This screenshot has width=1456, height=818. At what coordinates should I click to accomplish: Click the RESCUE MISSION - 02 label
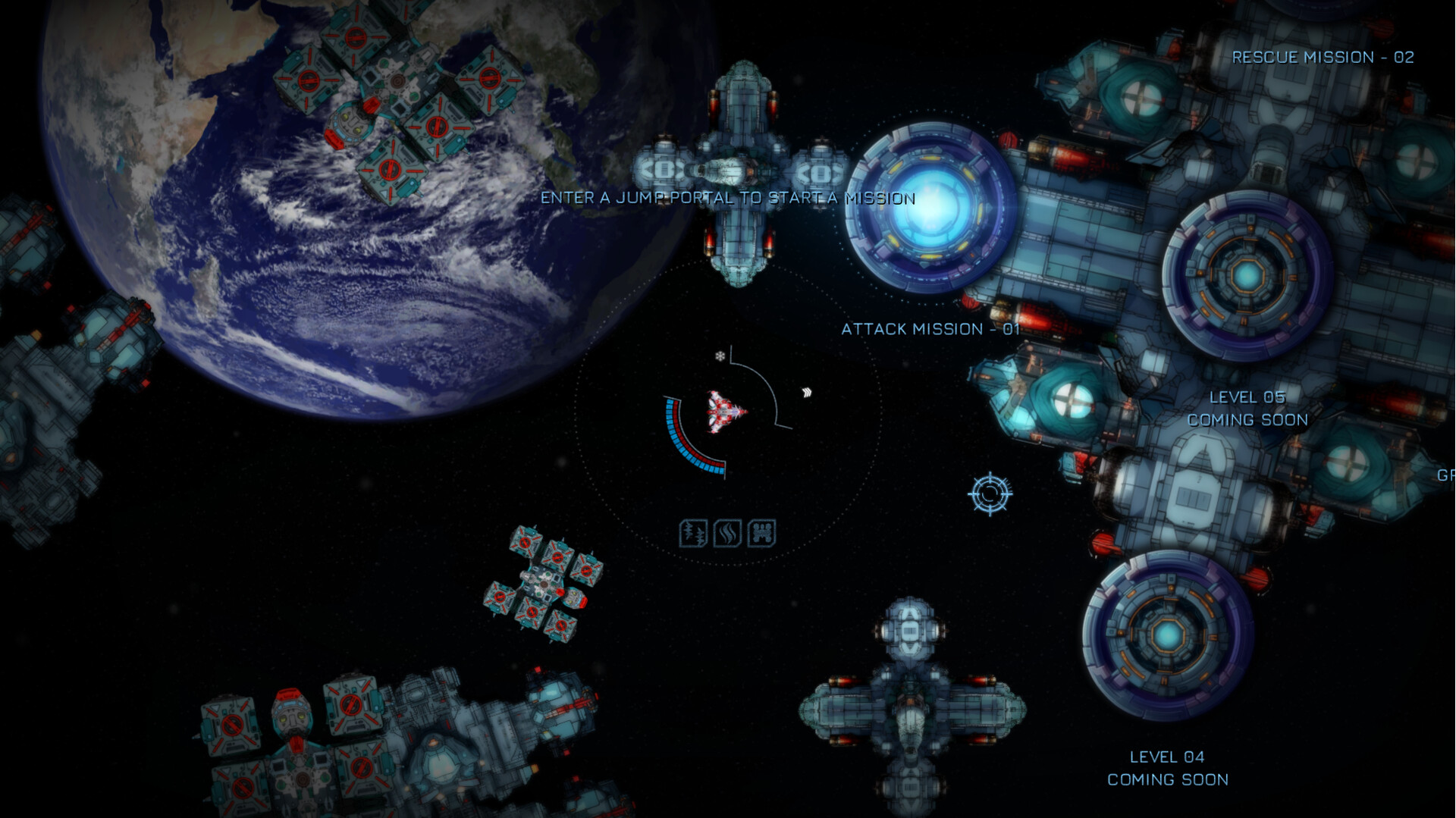pyautogui.click(x=1323, y=57)
